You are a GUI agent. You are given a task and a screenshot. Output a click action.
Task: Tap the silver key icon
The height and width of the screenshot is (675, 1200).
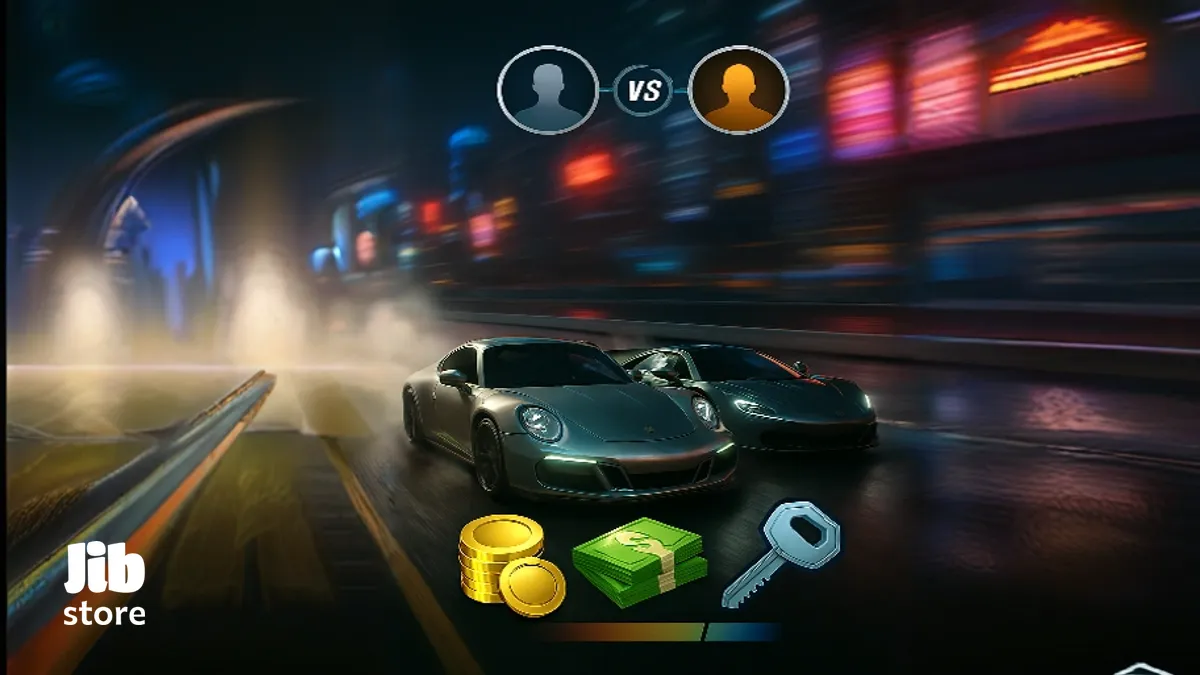coord(781,552)
